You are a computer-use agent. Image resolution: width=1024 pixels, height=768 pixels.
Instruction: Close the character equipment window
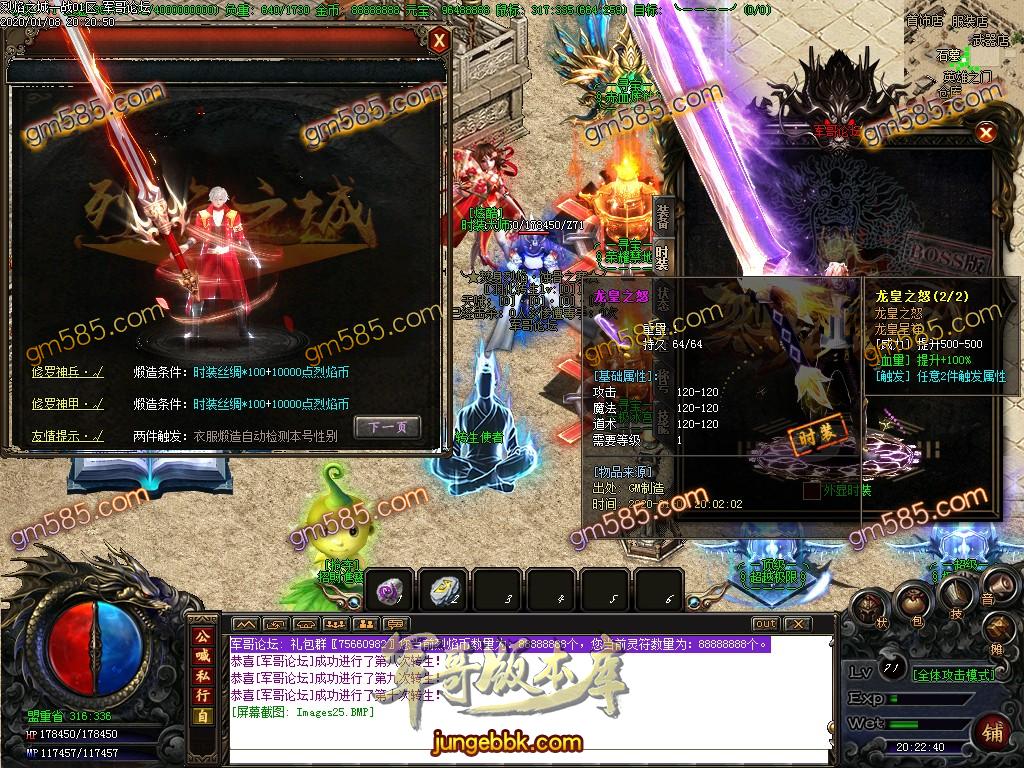click(986, 132)
